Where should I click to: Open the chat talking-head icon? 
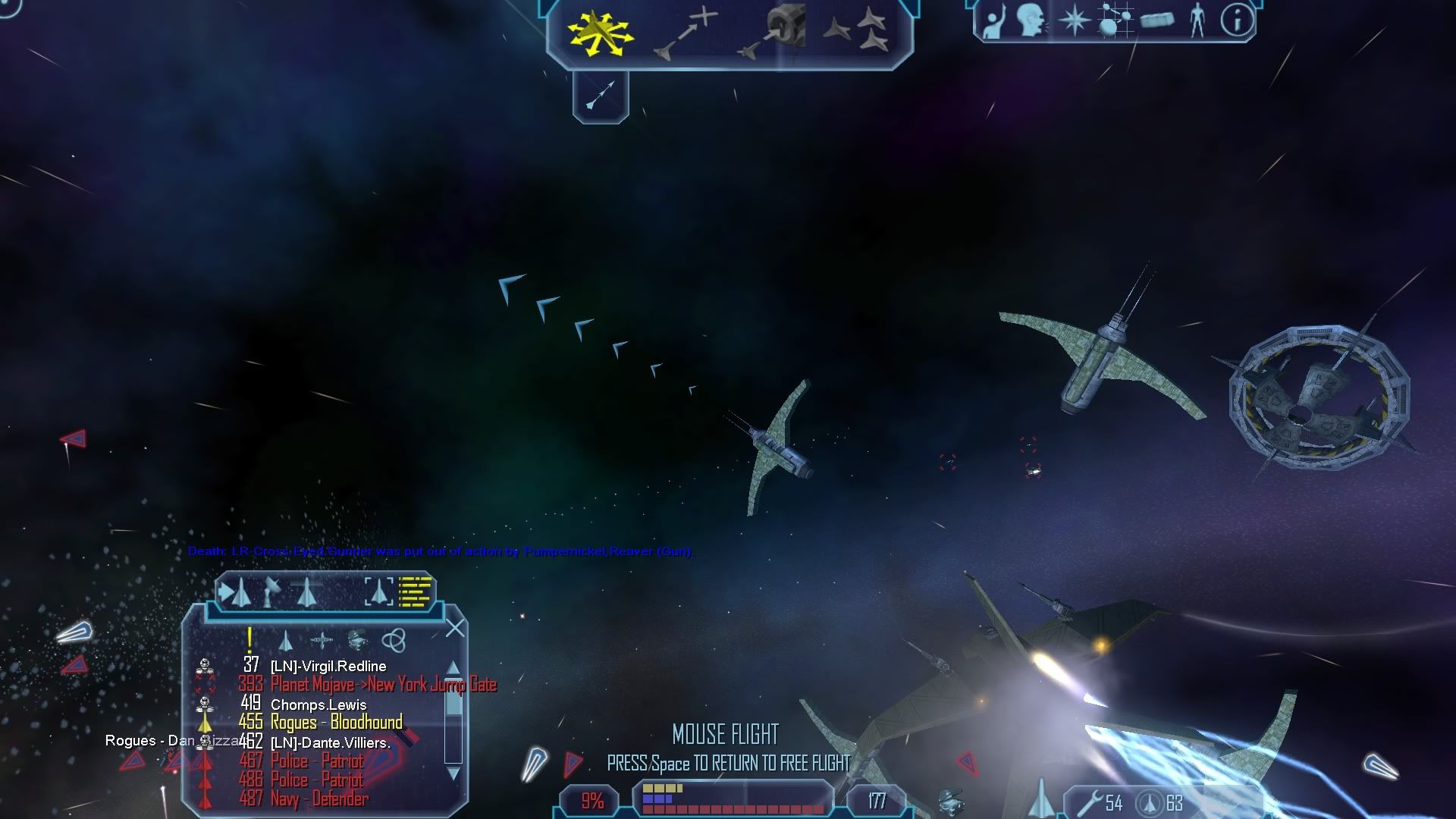1031,20
